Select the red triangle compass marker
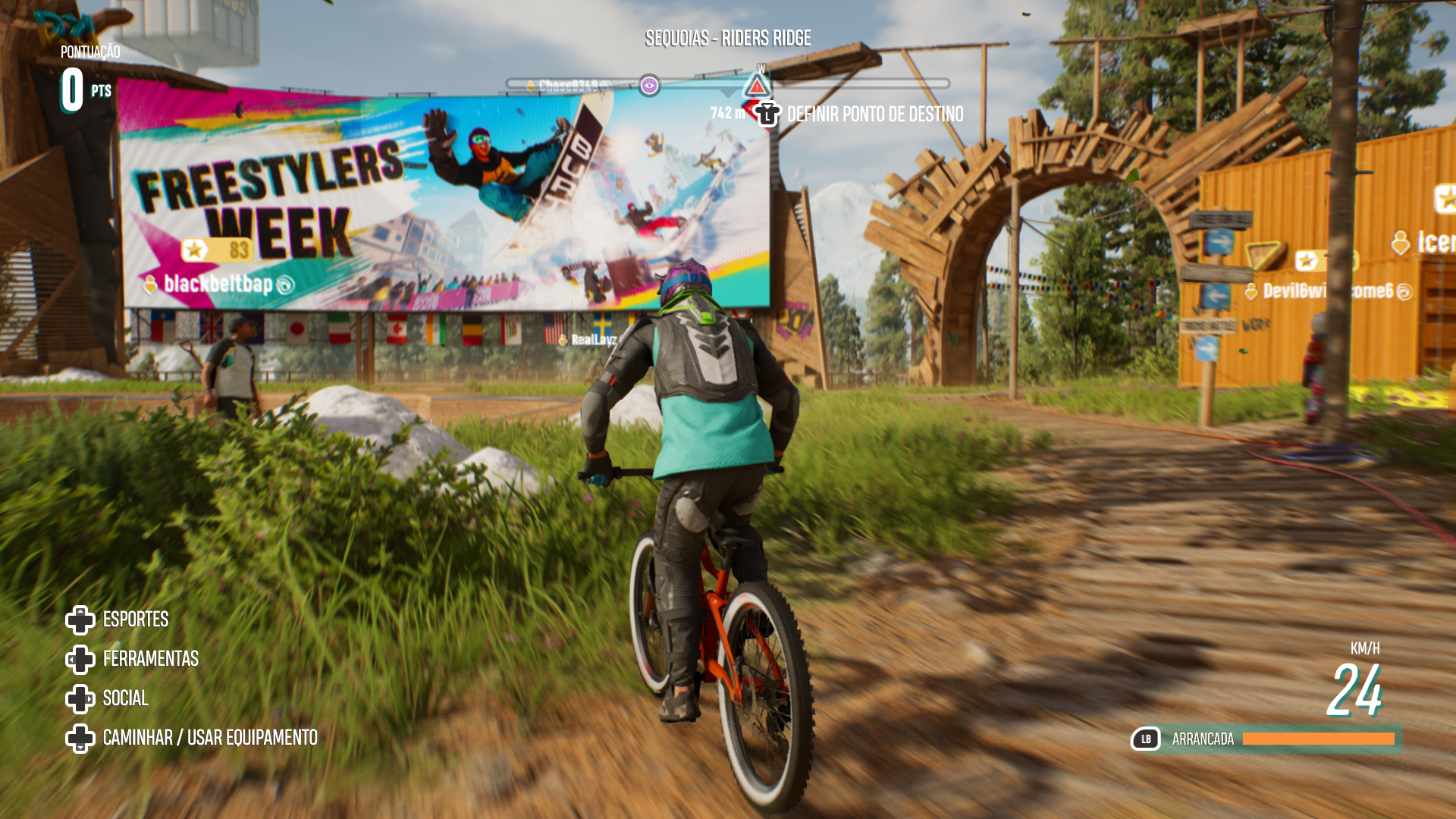The height and width of the screenshot is (819, 1456). [x=757, y=86]
